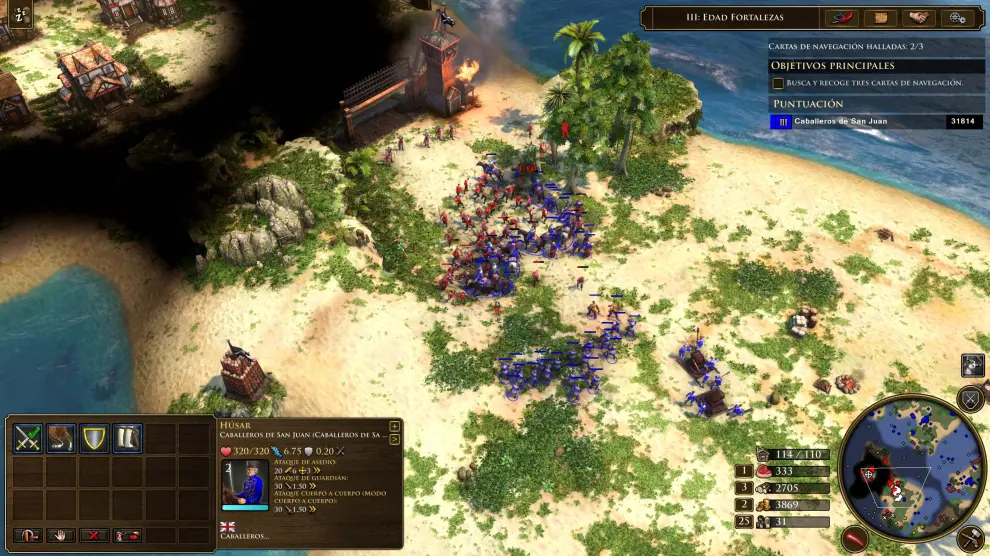Click the small arrow button under the plus

[x=394, y=439]
